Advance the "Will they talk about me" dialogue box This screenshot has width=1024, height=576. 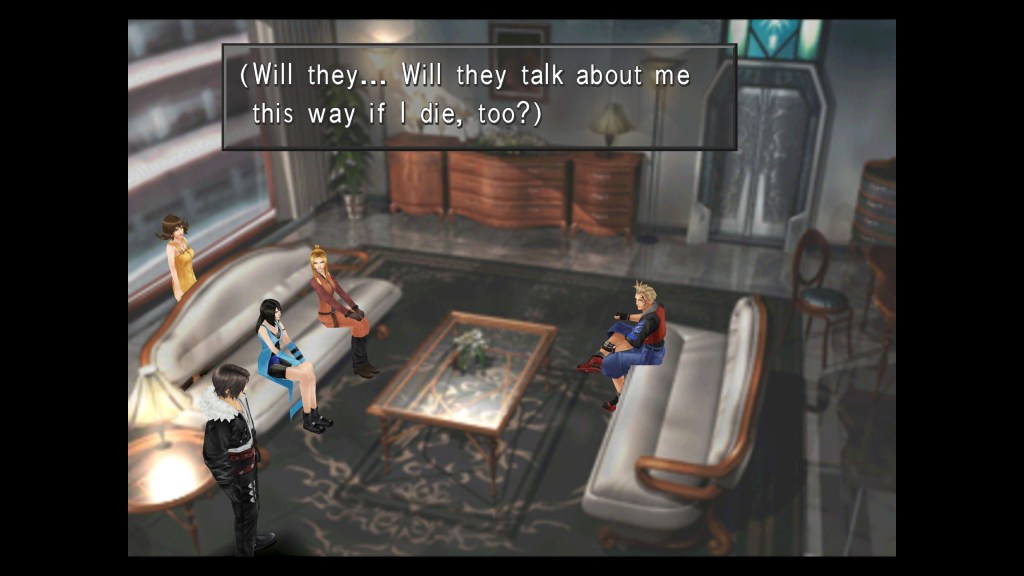479,96
